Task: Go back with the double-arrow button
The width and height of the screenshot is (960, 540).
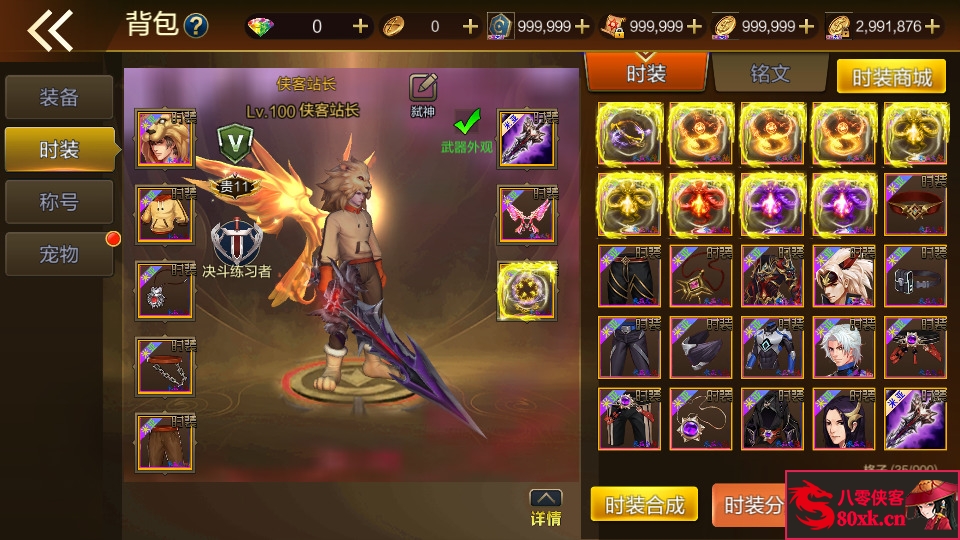Action: [51, 30]
